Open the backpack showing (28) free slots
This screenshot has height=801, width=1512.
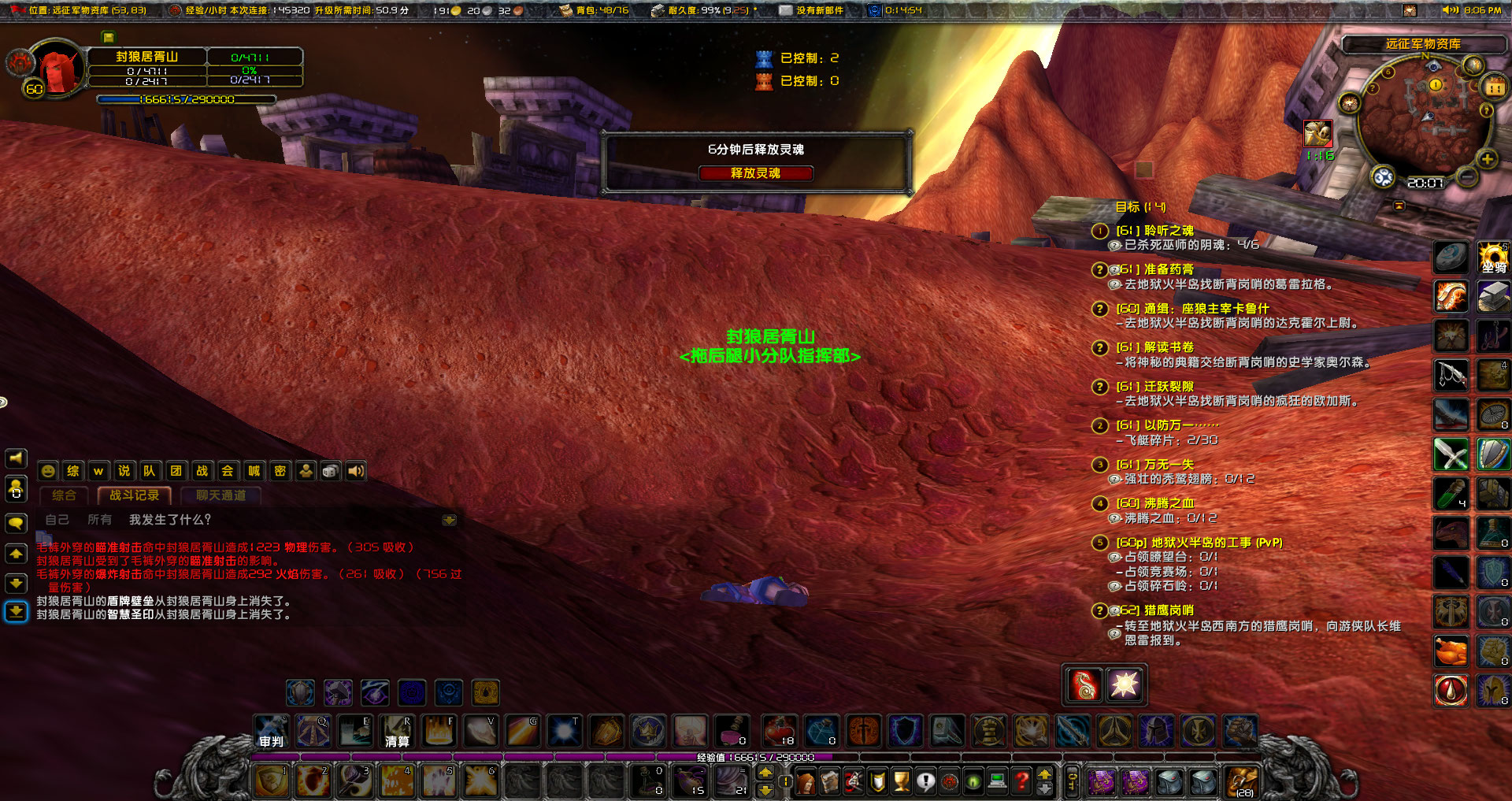click(1242, 781)
